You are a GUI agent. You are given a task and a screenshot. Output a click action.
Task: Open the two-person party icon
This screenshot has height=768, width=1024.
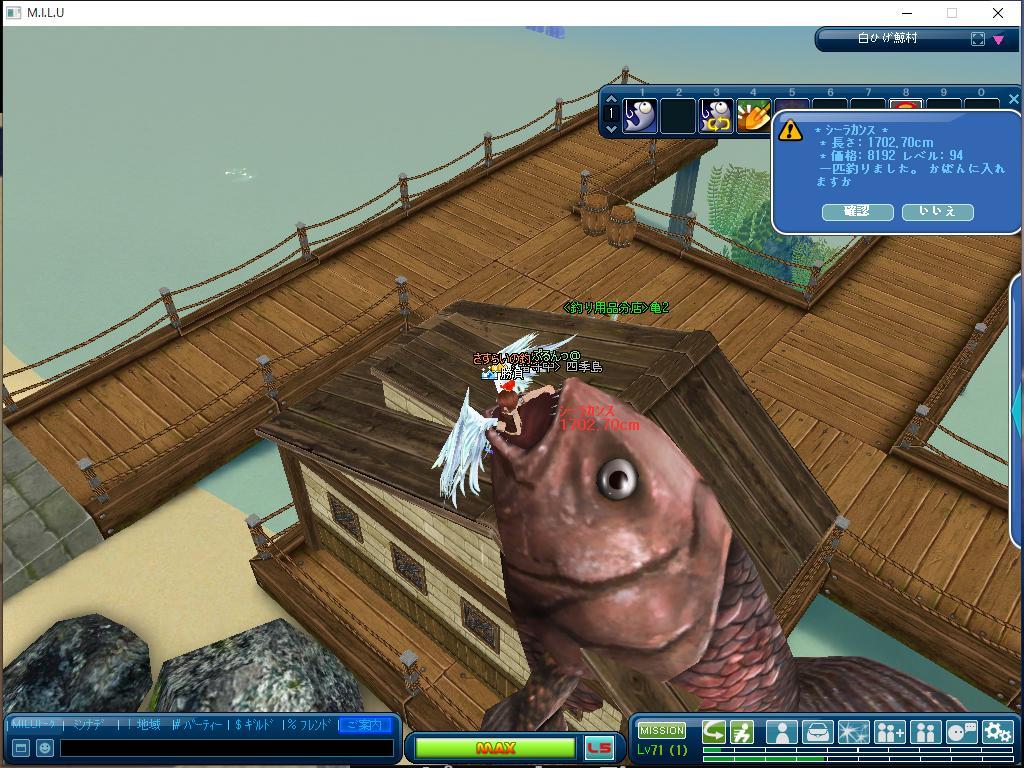(x=925, y=732)
